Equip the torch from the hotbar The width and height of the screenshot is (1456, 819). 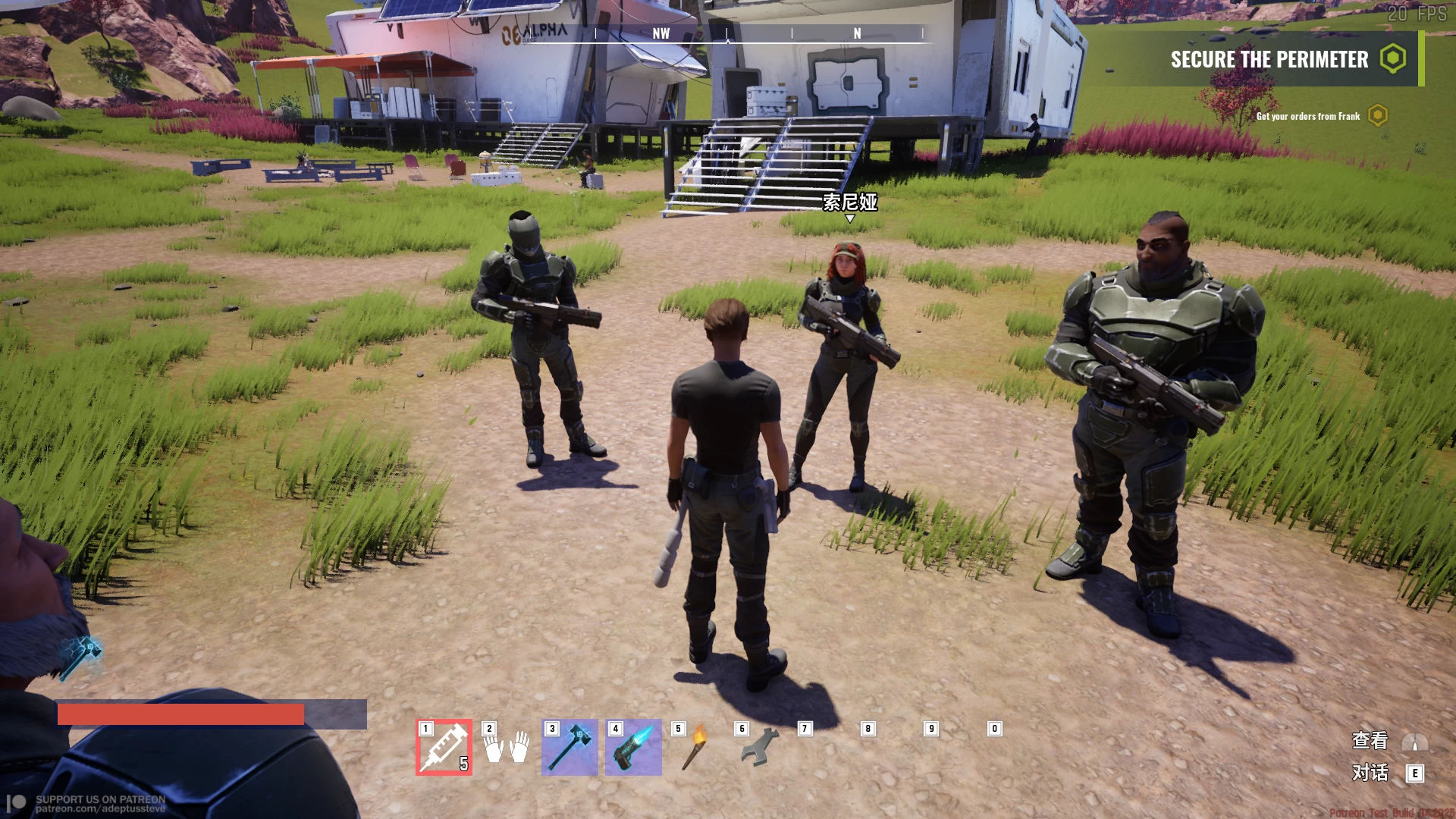pyautogui.click(x=696, y=747)
